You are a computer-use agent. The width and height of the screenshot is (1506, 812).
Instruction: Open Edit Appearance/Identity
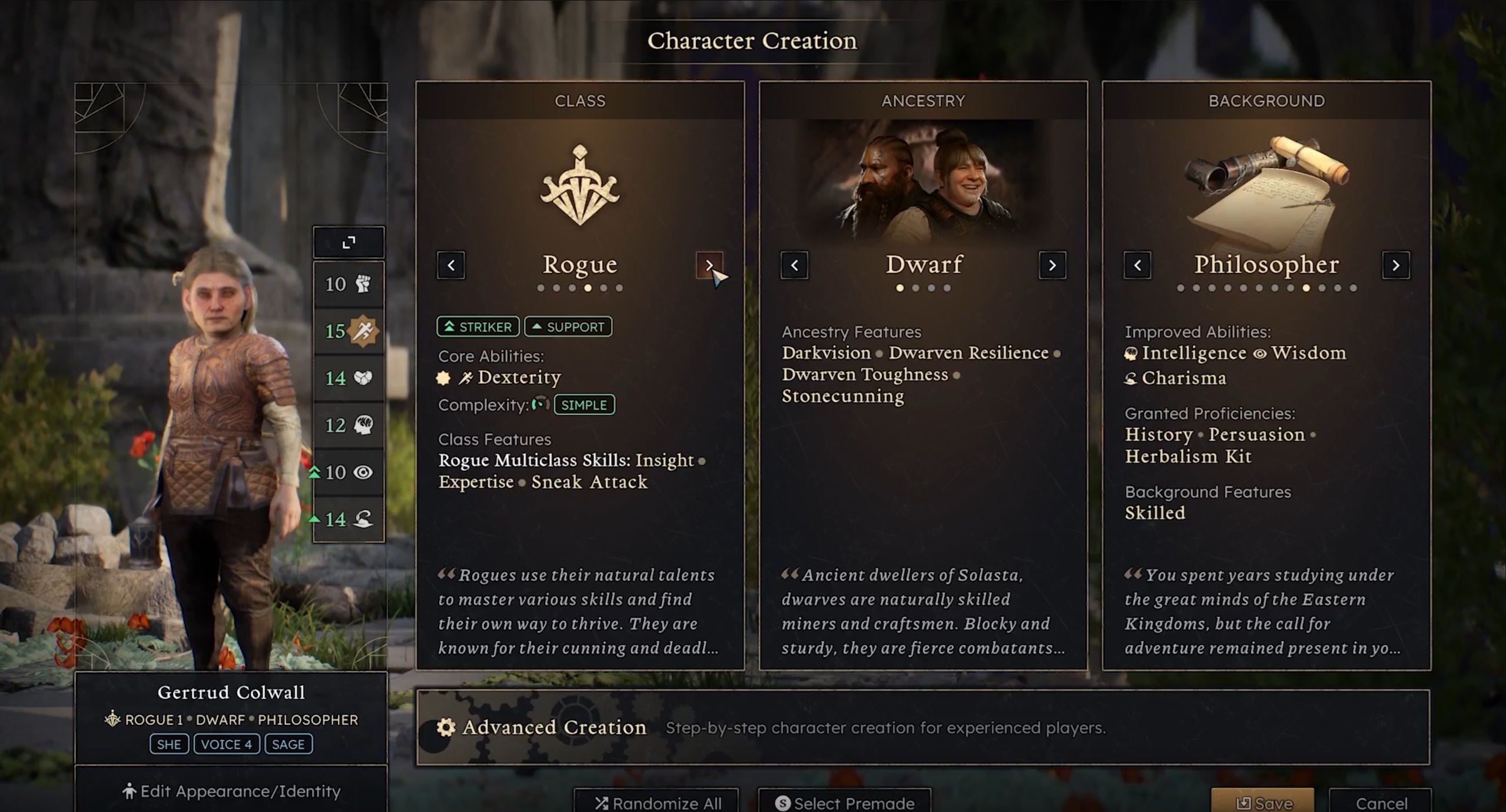pos(231,791)
